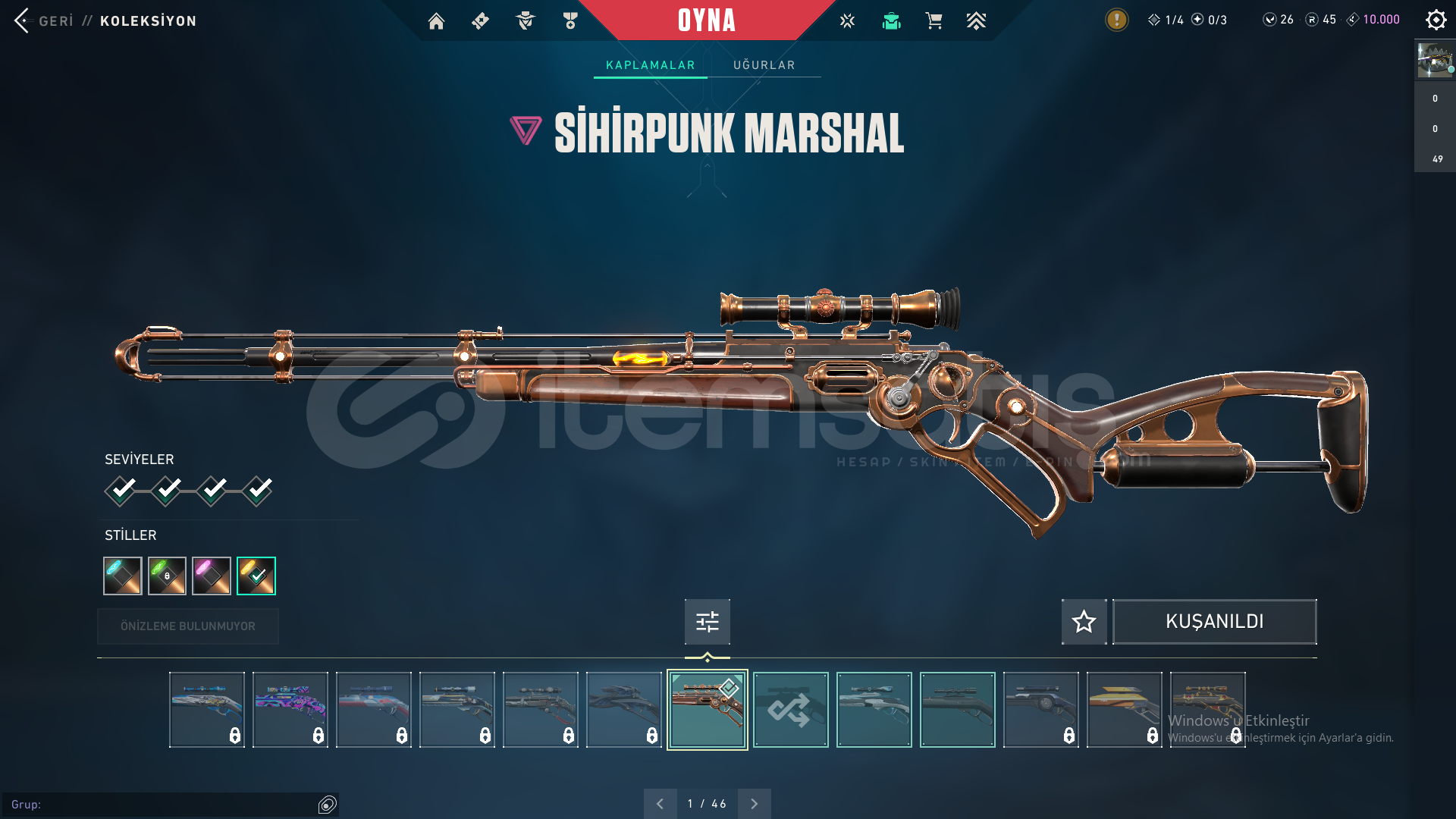The height and width of the screenshot is (819, 1456).
Task: Pick the yellow striped Marshal skin thumbnail
Action: pos(1124,710)
